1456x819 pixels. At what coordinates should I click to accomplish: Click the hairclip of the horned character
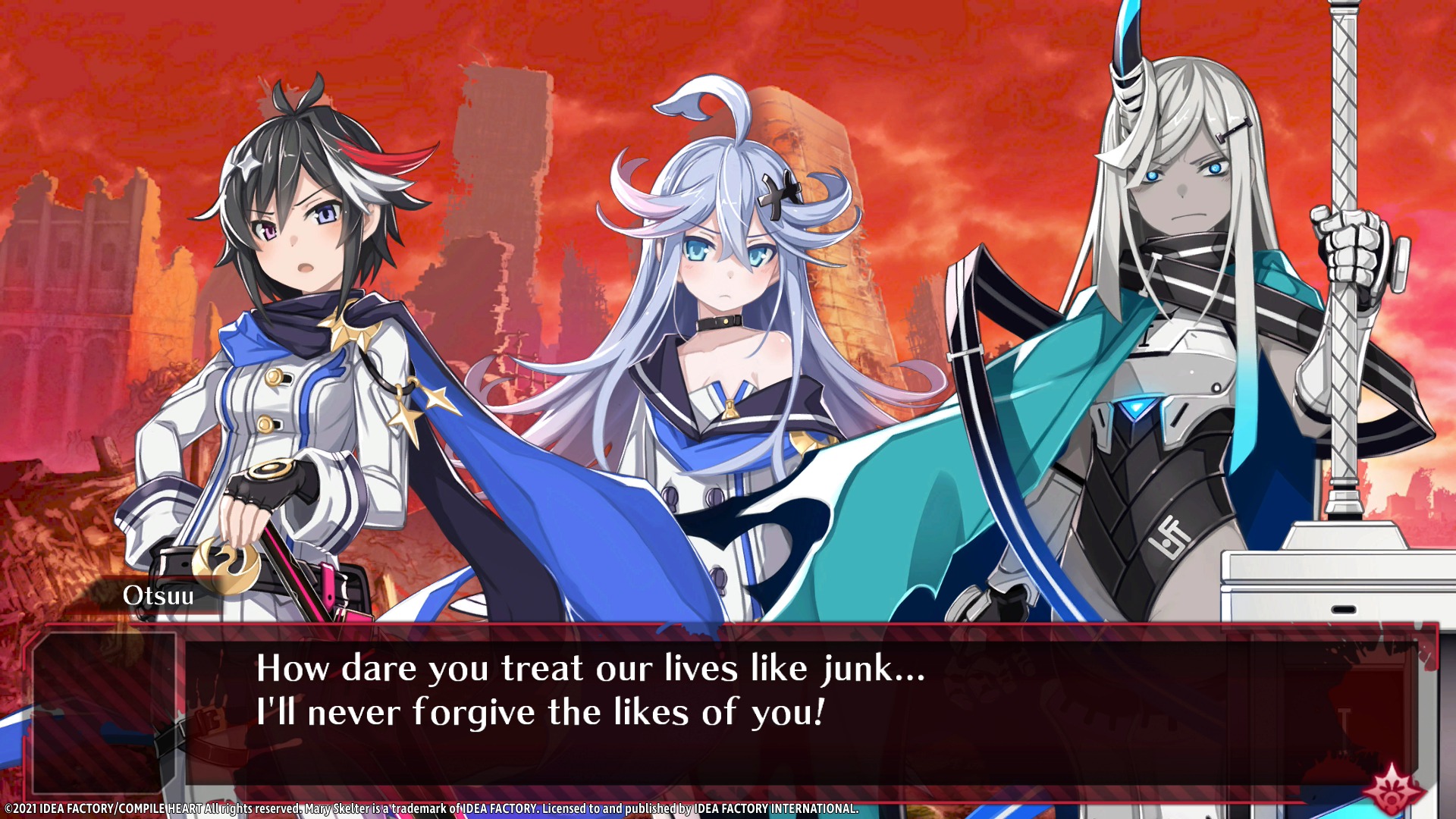point(1235,127)
